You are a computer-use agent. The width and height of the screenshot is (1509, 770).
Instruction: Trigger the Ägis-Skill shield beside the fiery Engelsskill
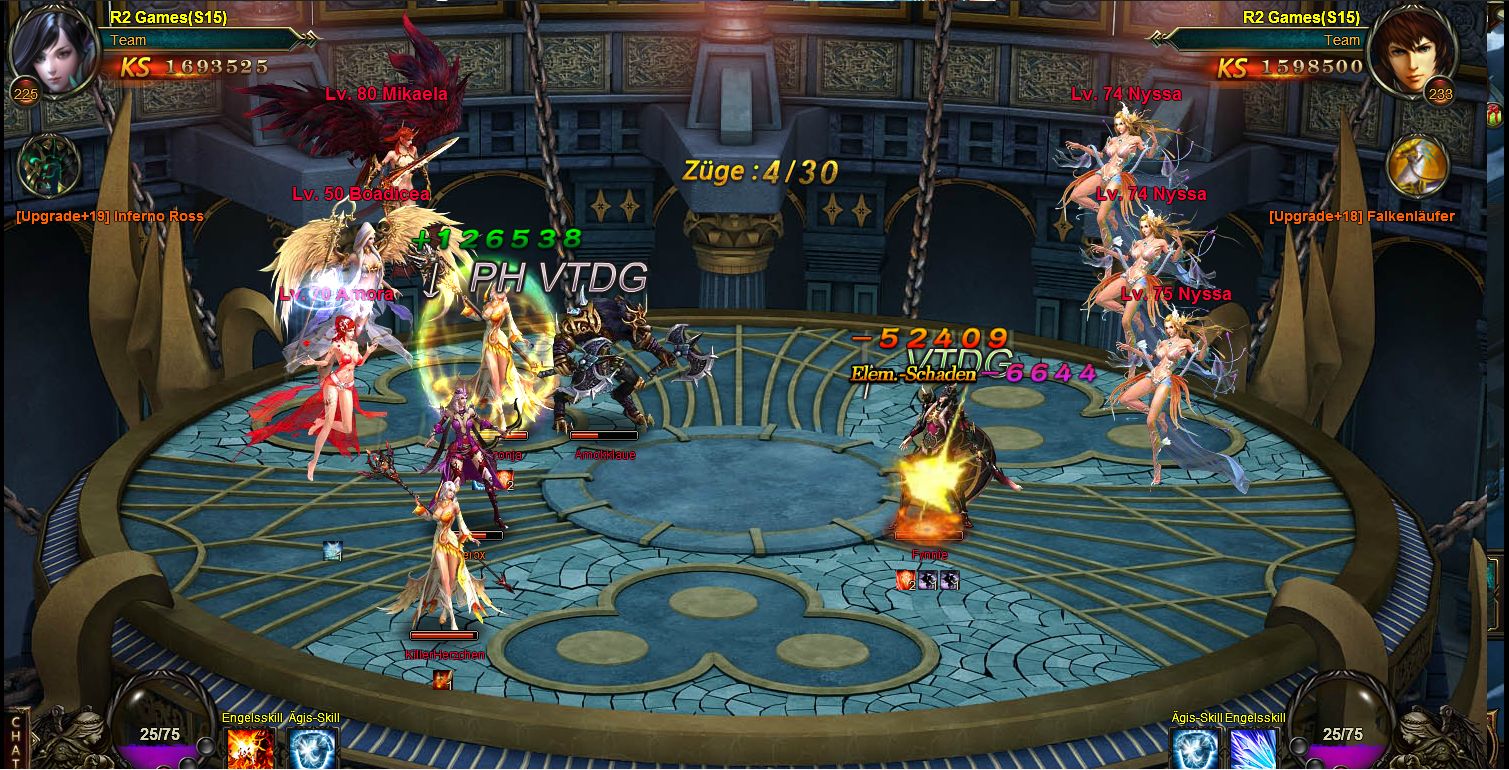312,749
